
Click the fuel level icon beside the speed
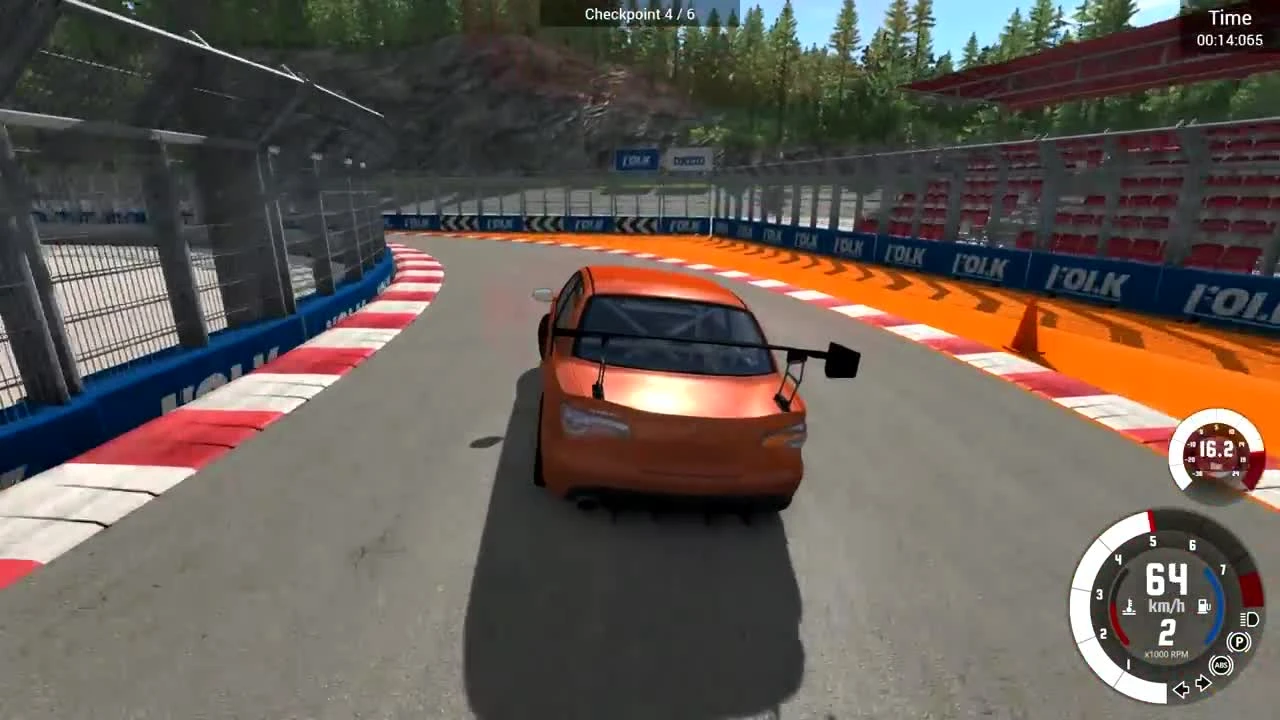click(1203, 605)
